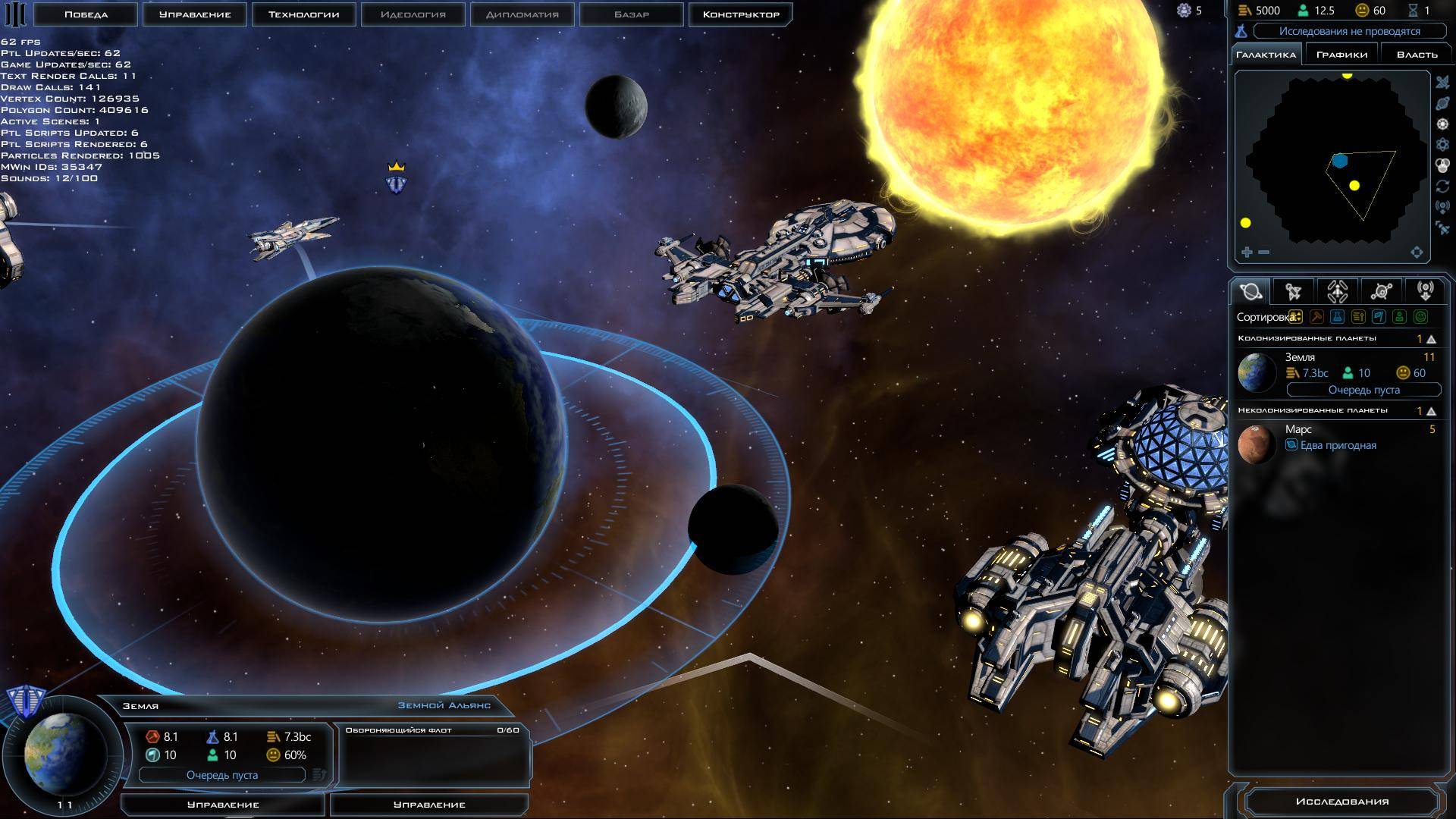The image size is (1456, 819).
Task: Open the Победа menu
Action: 86,14
